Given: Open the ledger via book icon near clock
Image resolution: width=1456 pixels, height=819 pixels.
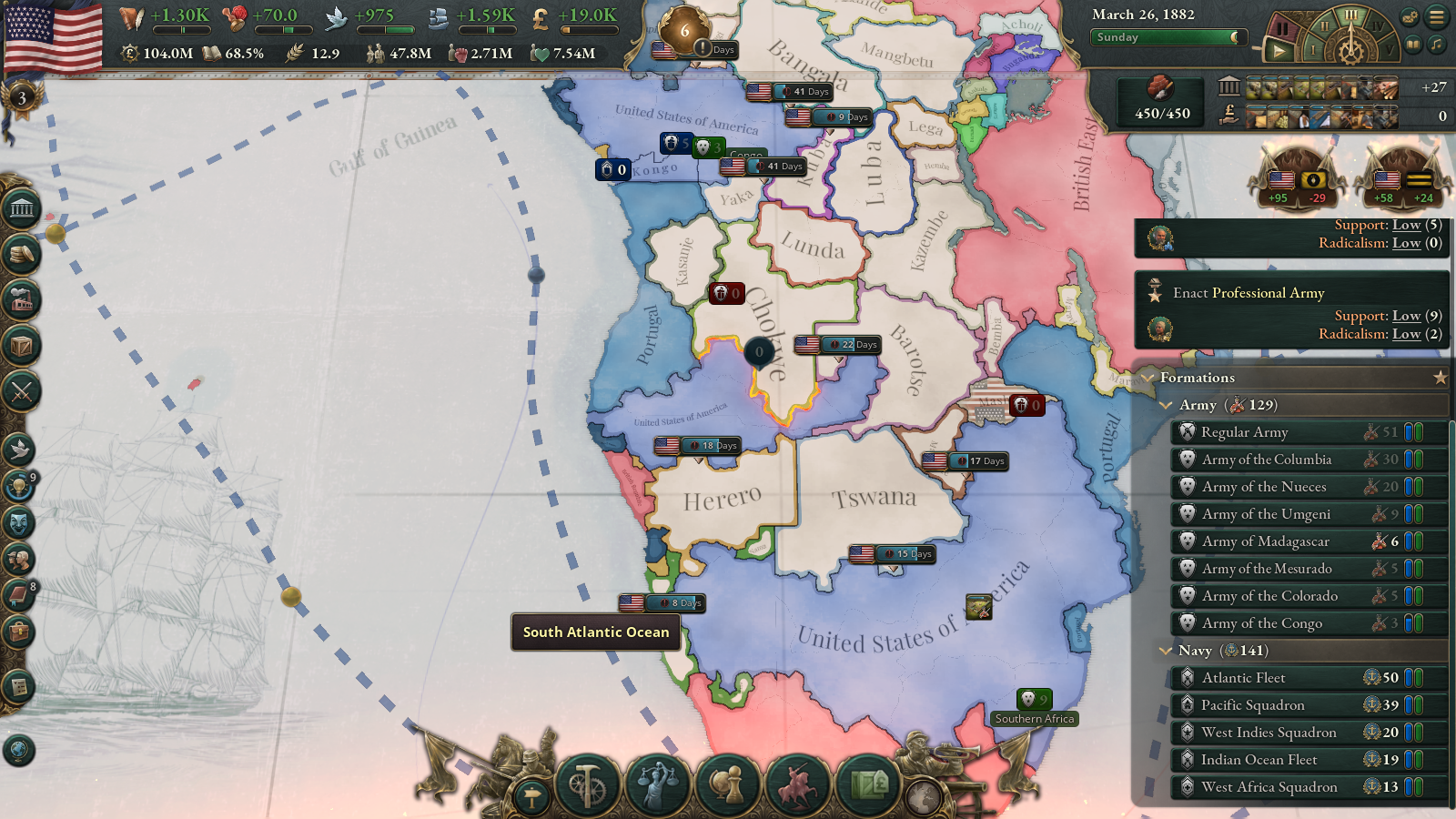Looking at the screenshot, I should pyautogui.click(x=1412, y=45).
